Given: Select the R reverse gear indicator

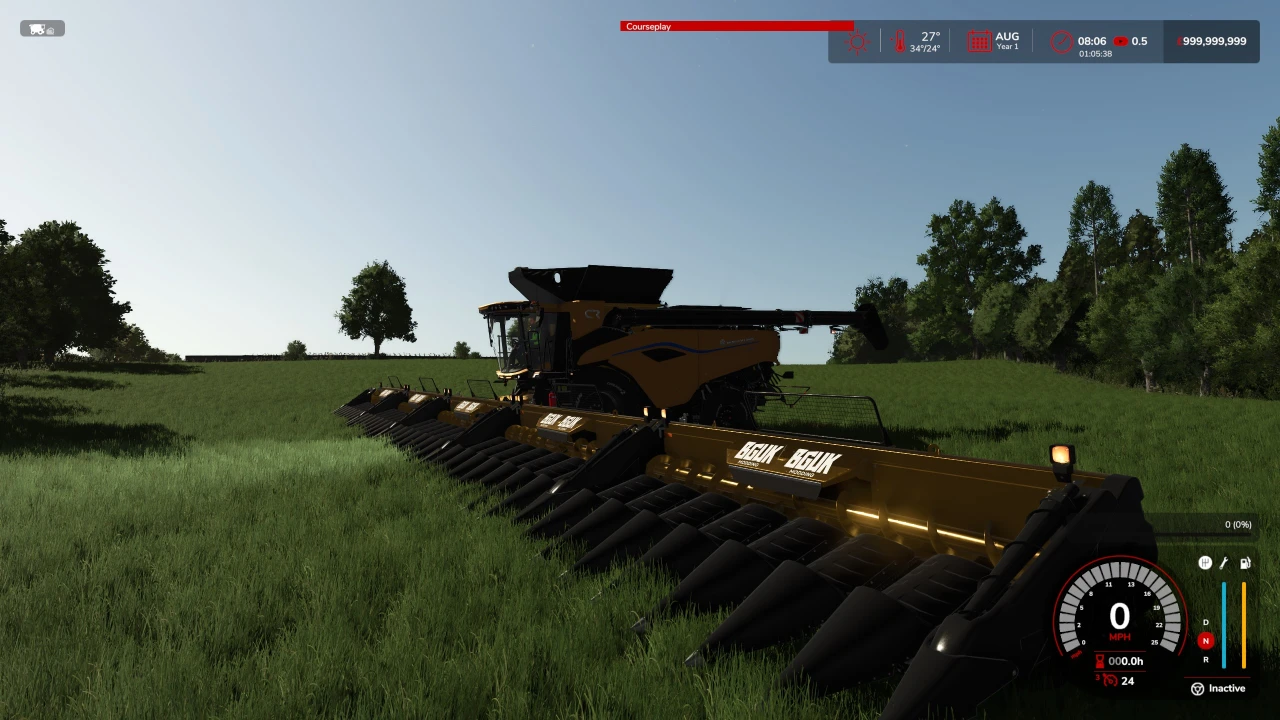Looking at the screenshot, I should pyautogui.click(x=1206, y=659).
